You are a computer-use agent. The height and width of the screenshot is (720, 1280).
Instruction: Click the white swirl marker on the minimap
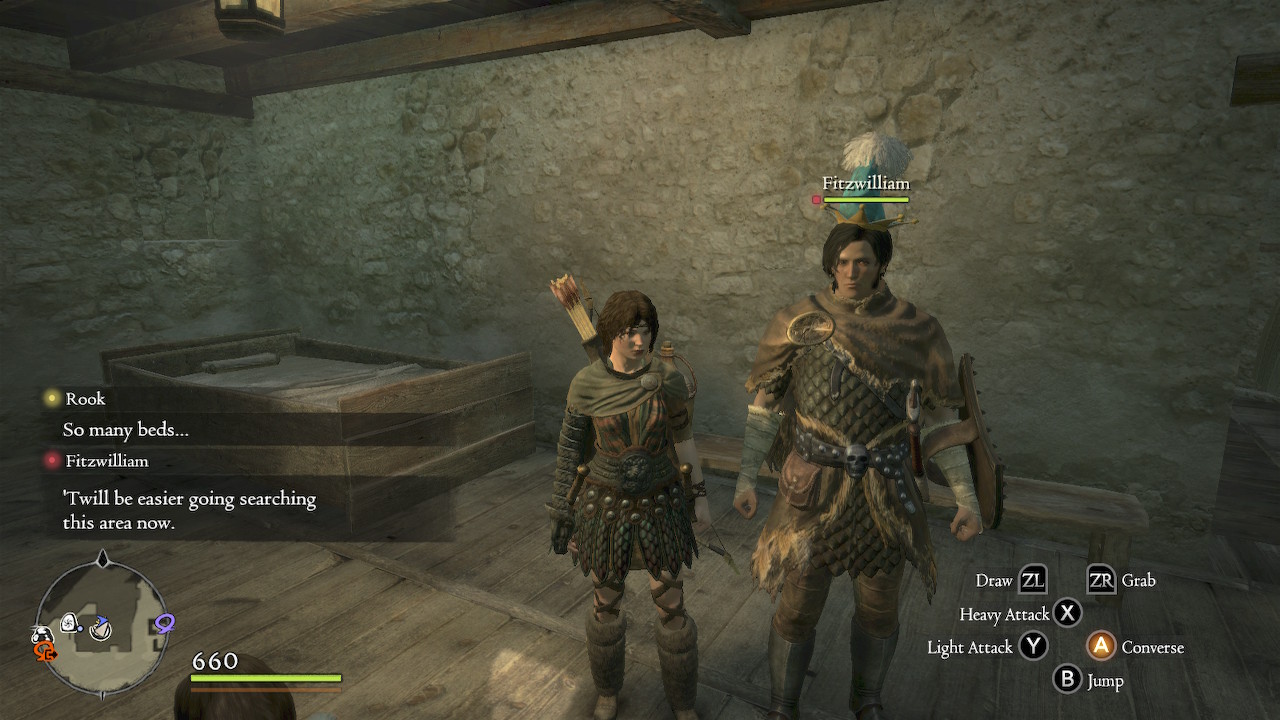70,624
